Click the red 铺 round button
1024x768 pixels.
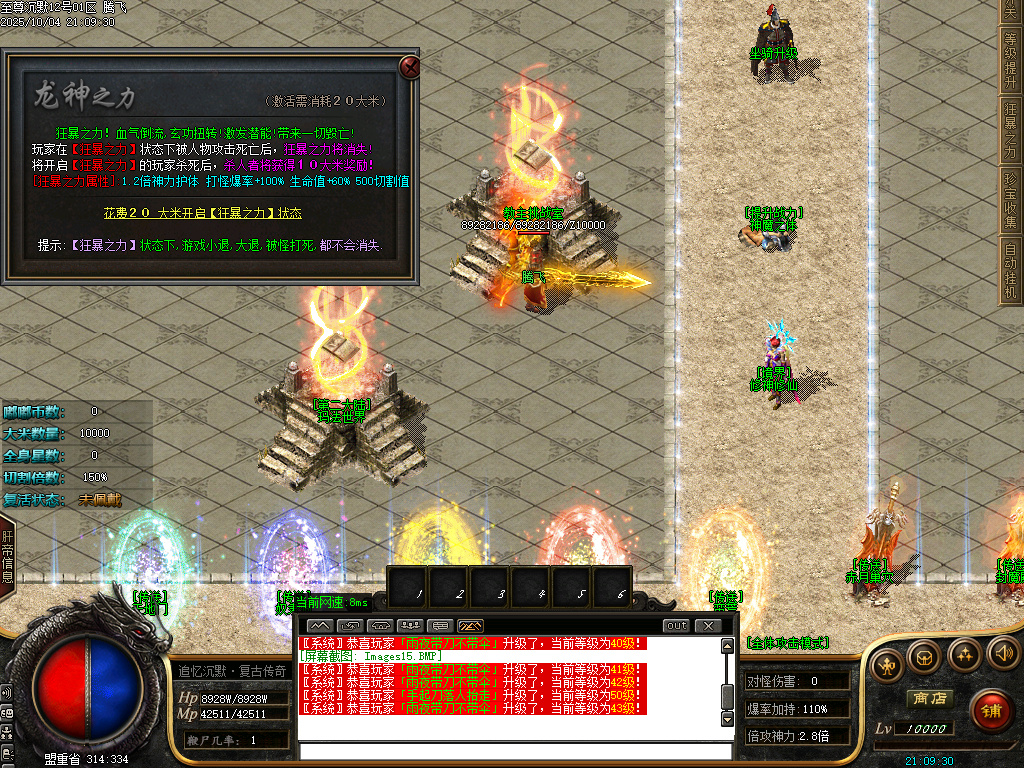(x=990, y=710)
